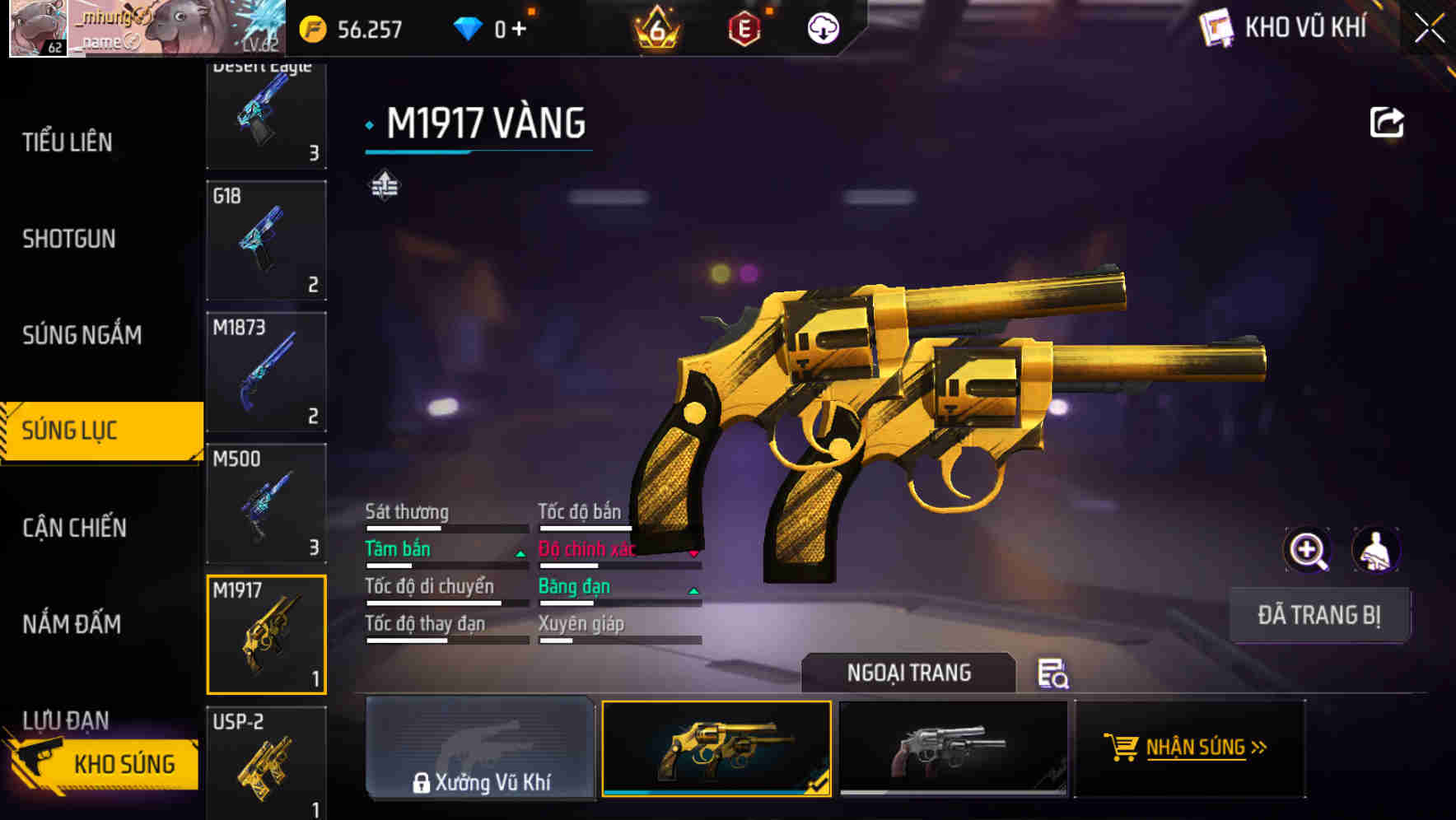Open the rank badge with number 6
Viewport: 1456px width, 820px height.
coord(658,27)
